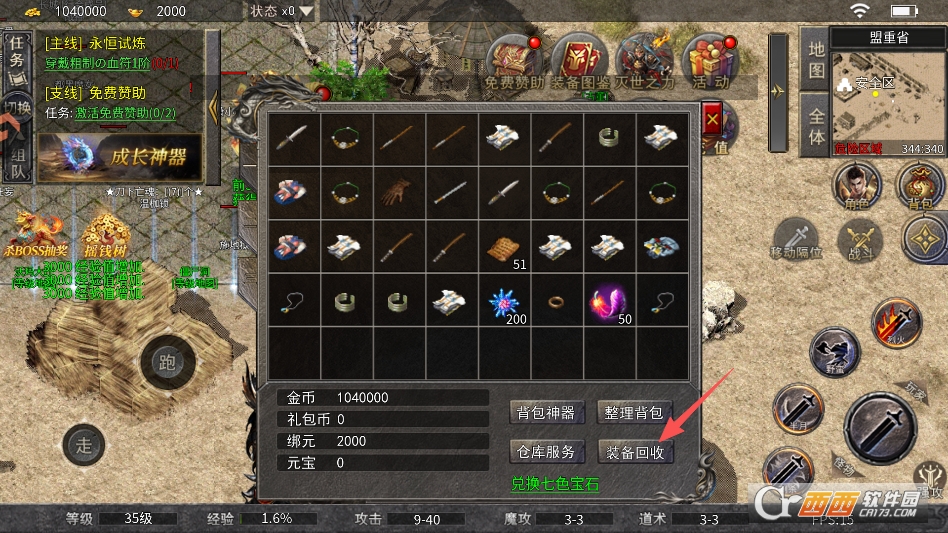Select the purple orb item stacked 50
The width and height of the screenshot is (948, 533).
tap(609, 299)
